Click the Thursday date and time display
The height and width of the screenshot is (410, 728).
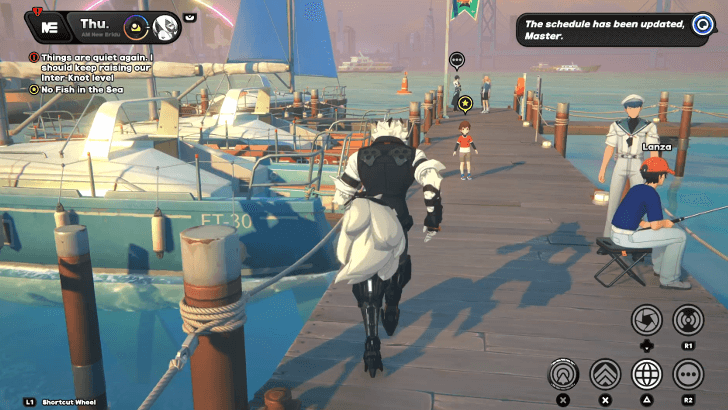point(94,23)
